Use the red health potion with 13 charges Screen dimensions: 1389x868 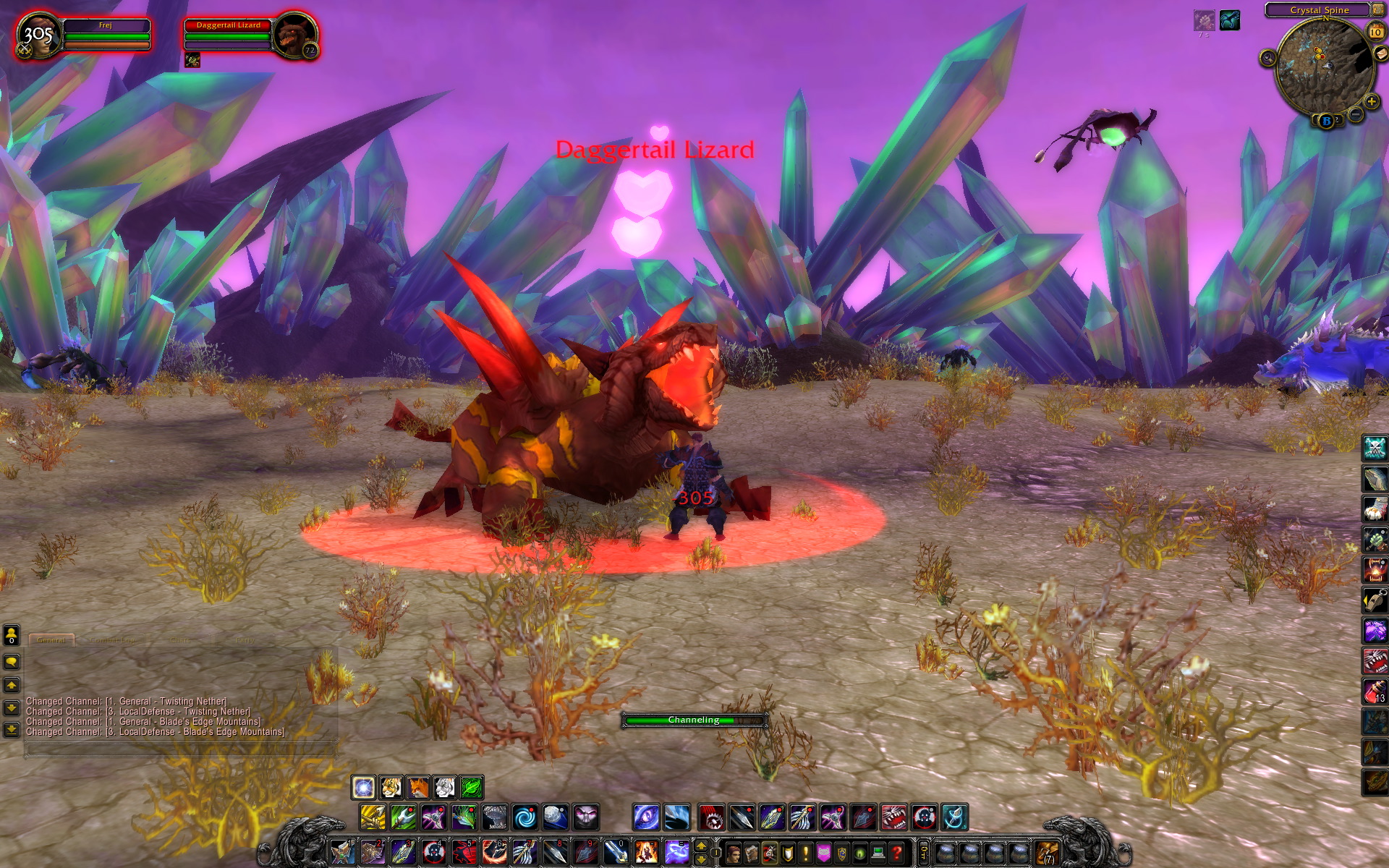point(1375,692)
